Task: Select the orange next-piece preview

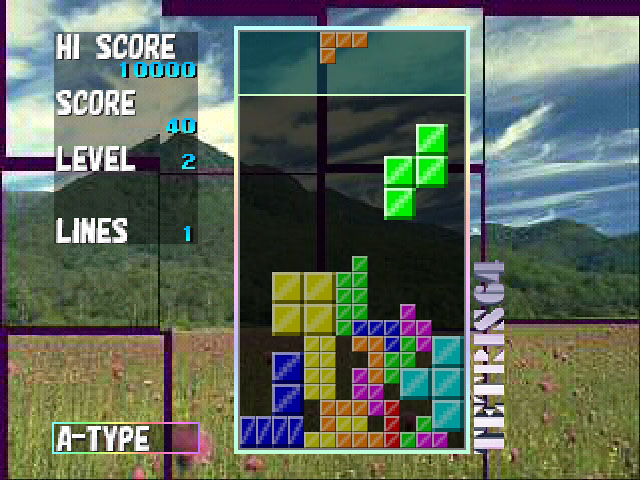Action: (x=342, y=45)
